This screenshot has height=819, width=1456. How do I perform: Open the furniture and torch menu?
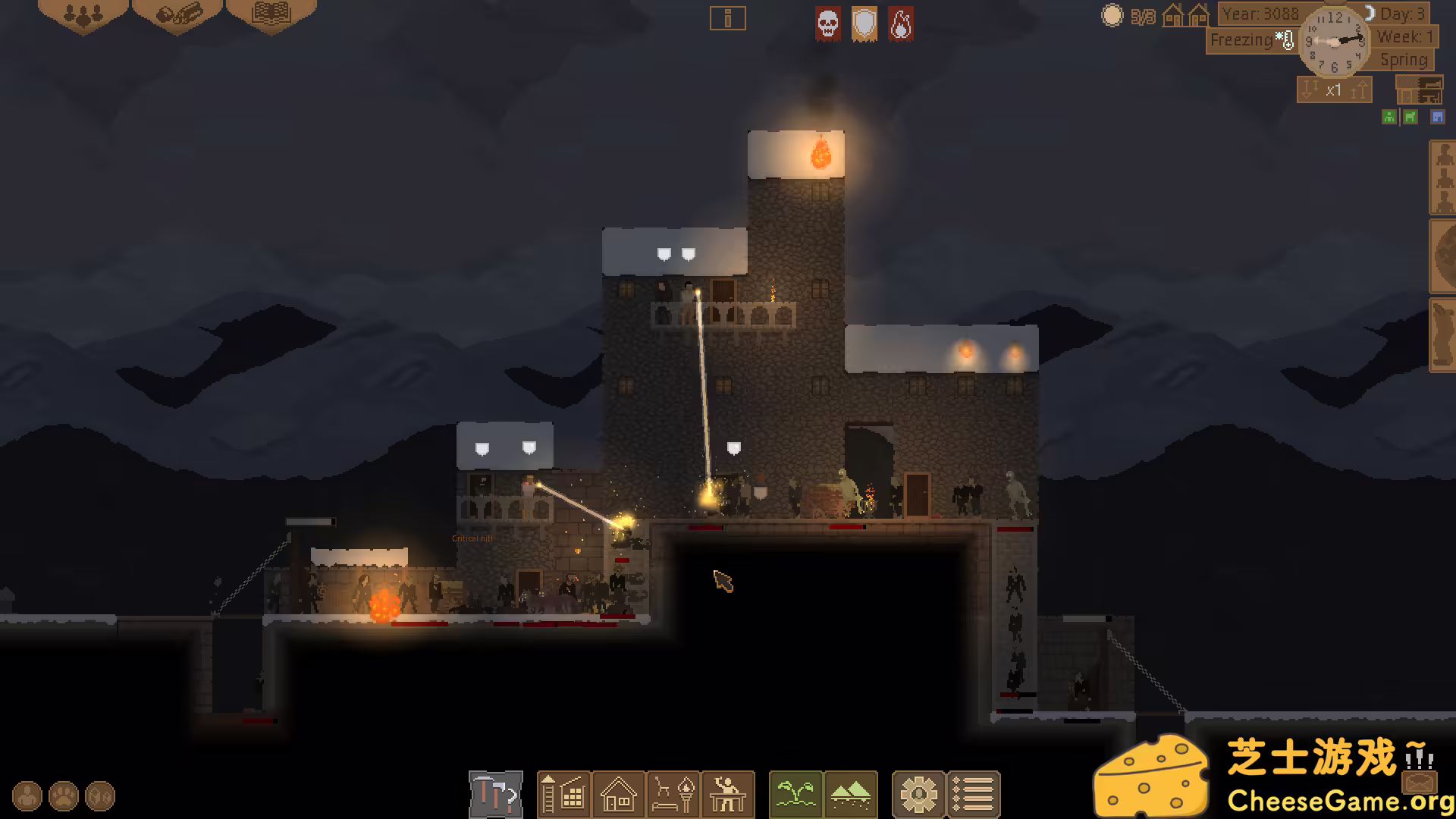coord(673,795)
